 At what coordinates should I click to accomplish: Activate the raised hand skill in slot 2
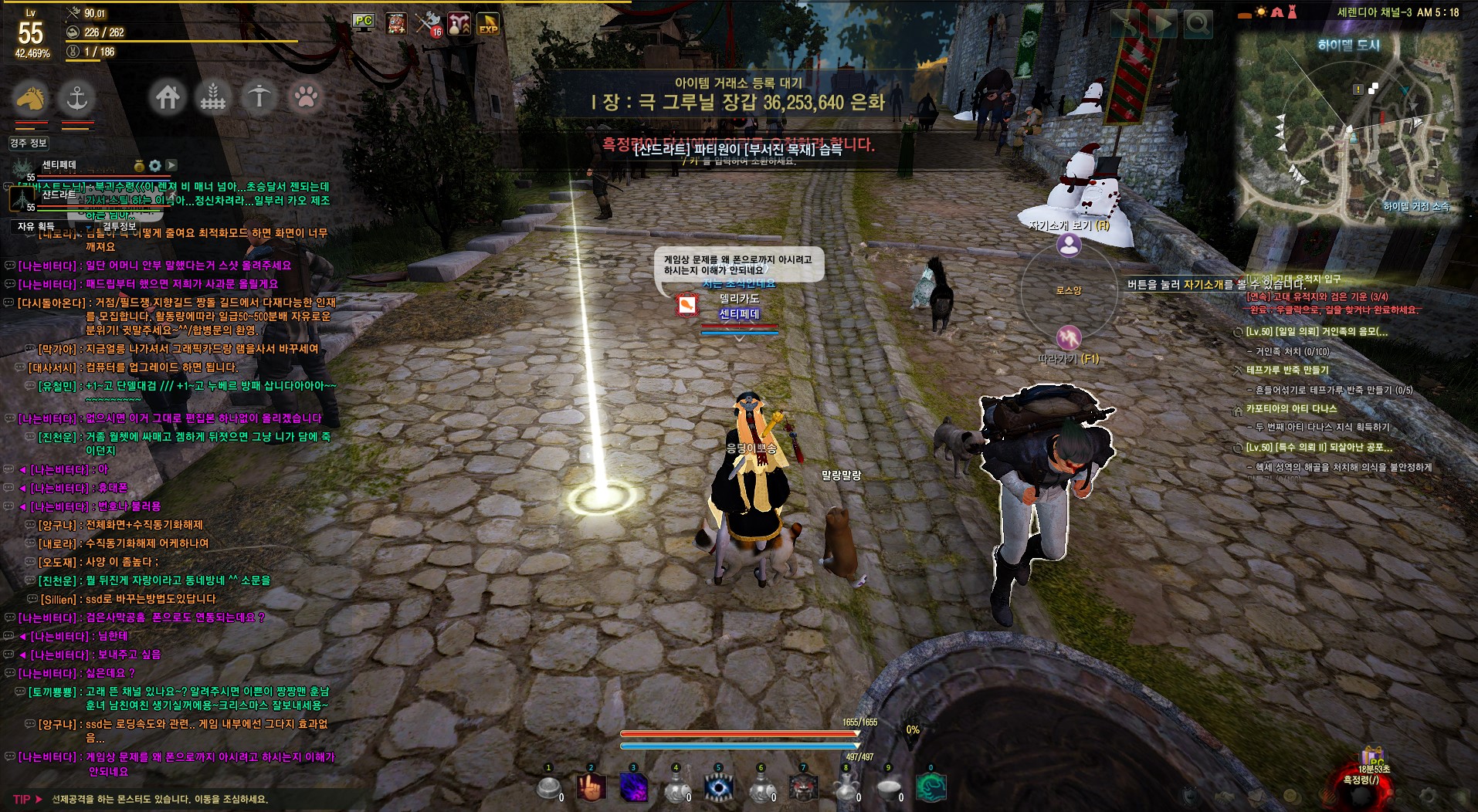[x=592, y=788]
